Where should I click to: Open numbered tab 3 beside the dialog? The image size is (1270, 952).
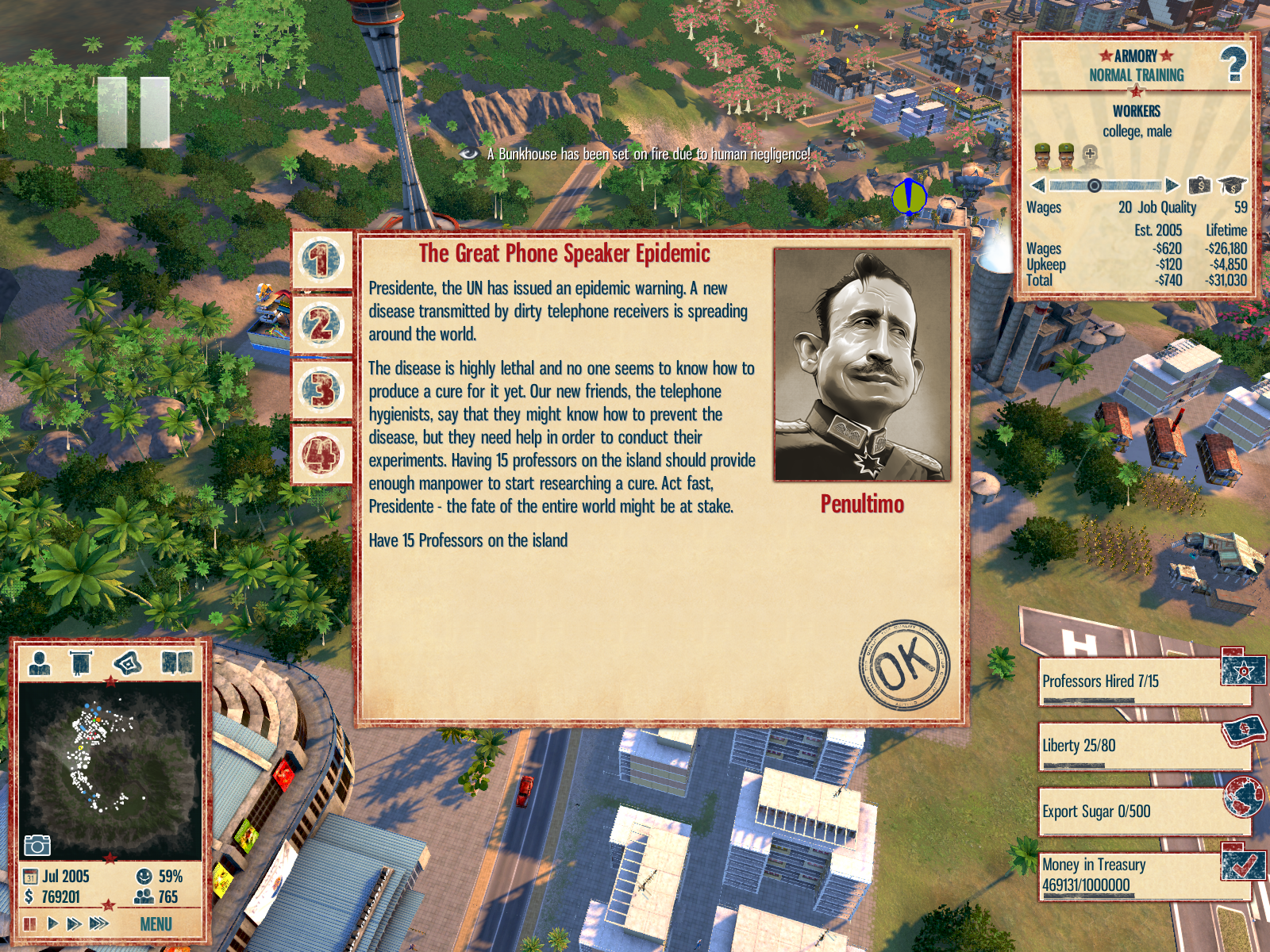(x=321, y=390)
